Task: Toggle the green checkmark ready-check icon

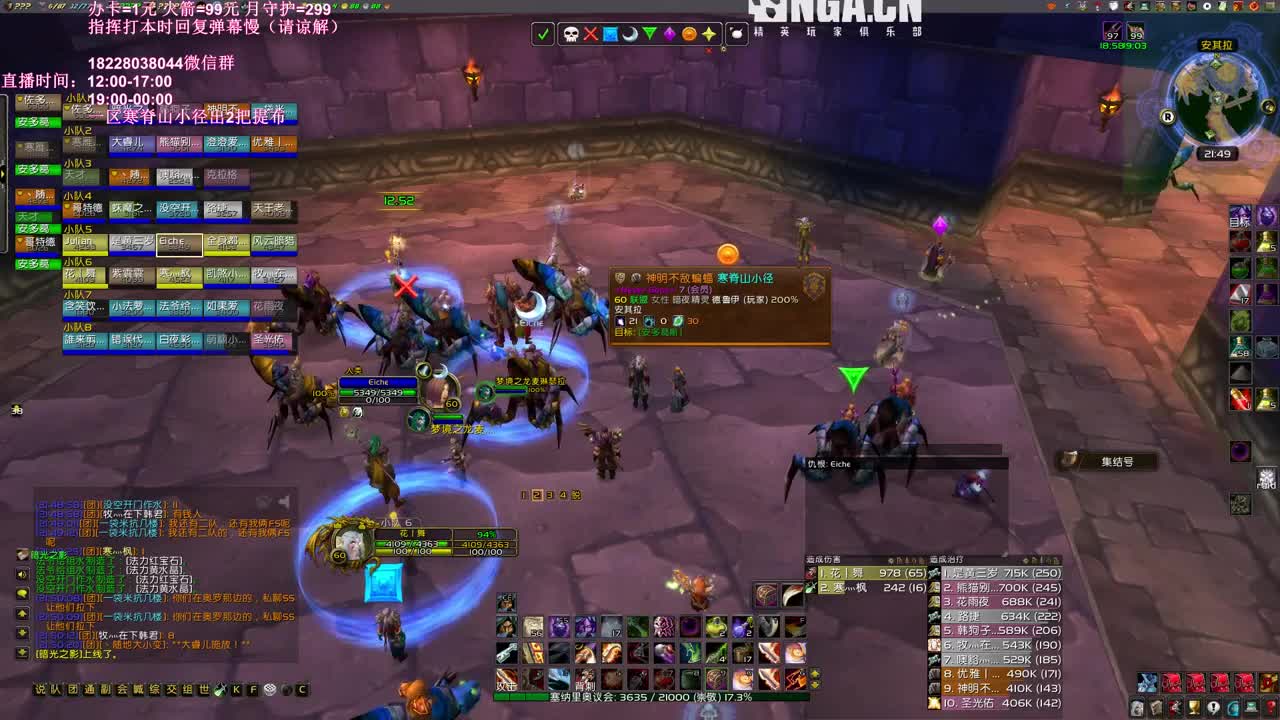Action: [x=543, y=33]
